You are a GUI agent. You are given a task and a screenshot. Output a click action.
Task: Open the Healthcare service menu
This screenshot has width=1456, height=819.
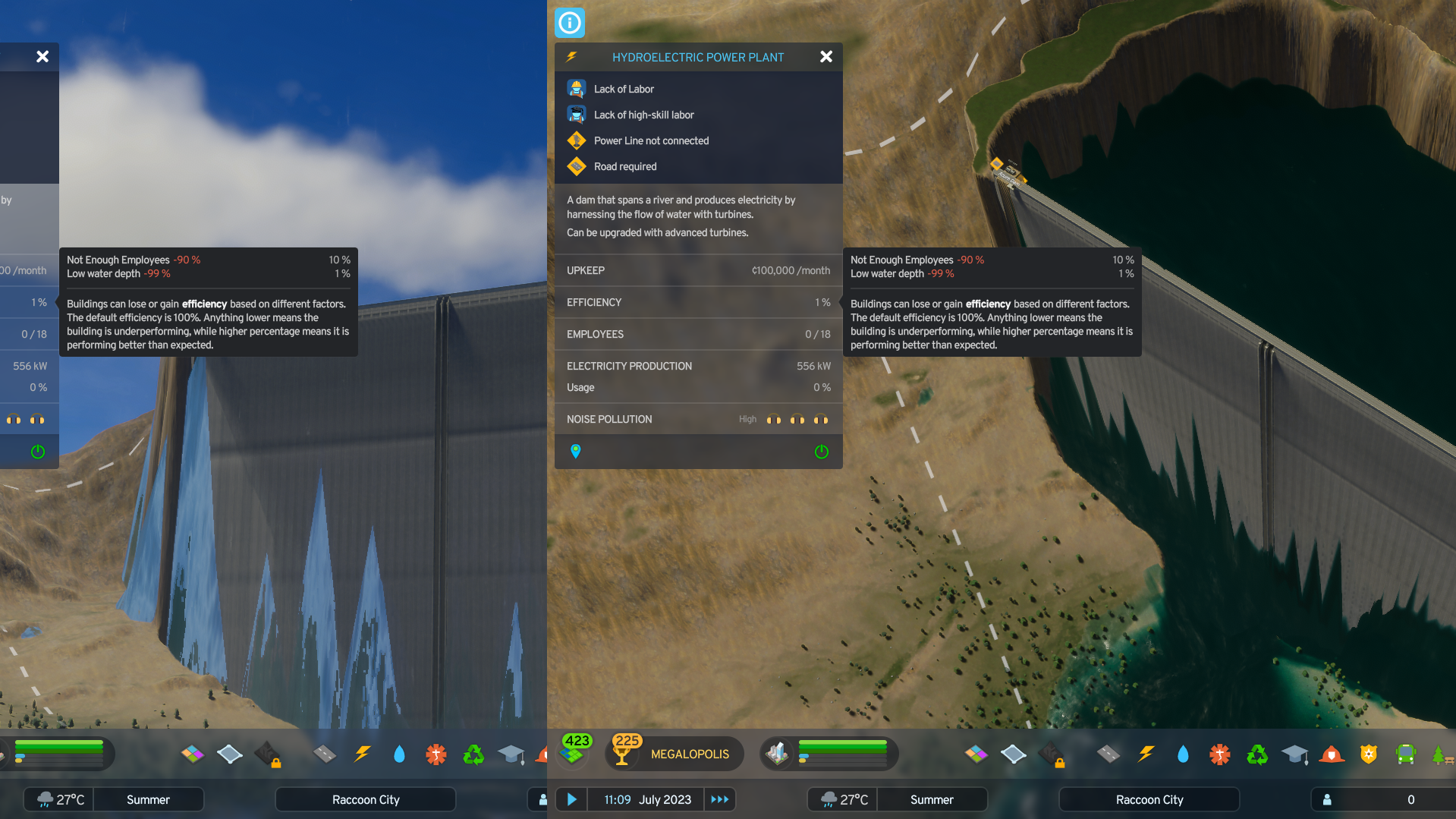(x=1220, y=754)
